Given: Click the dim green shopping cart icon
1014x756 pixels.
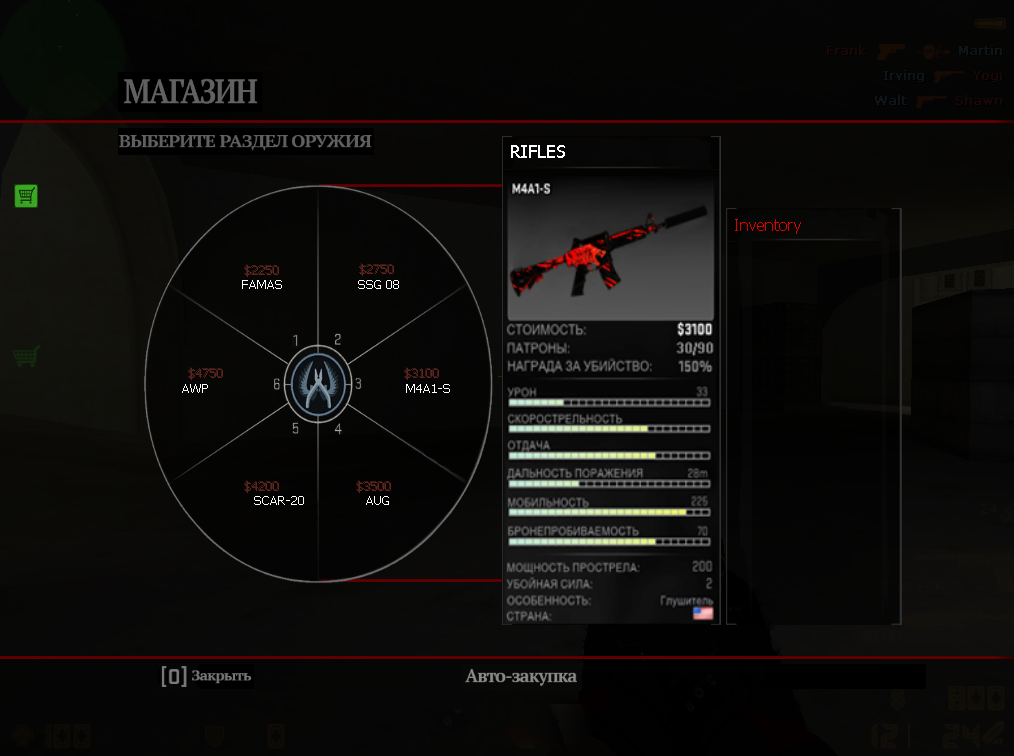Looking at the screenshot, I should pyautogui.click(x=26, y=355).
